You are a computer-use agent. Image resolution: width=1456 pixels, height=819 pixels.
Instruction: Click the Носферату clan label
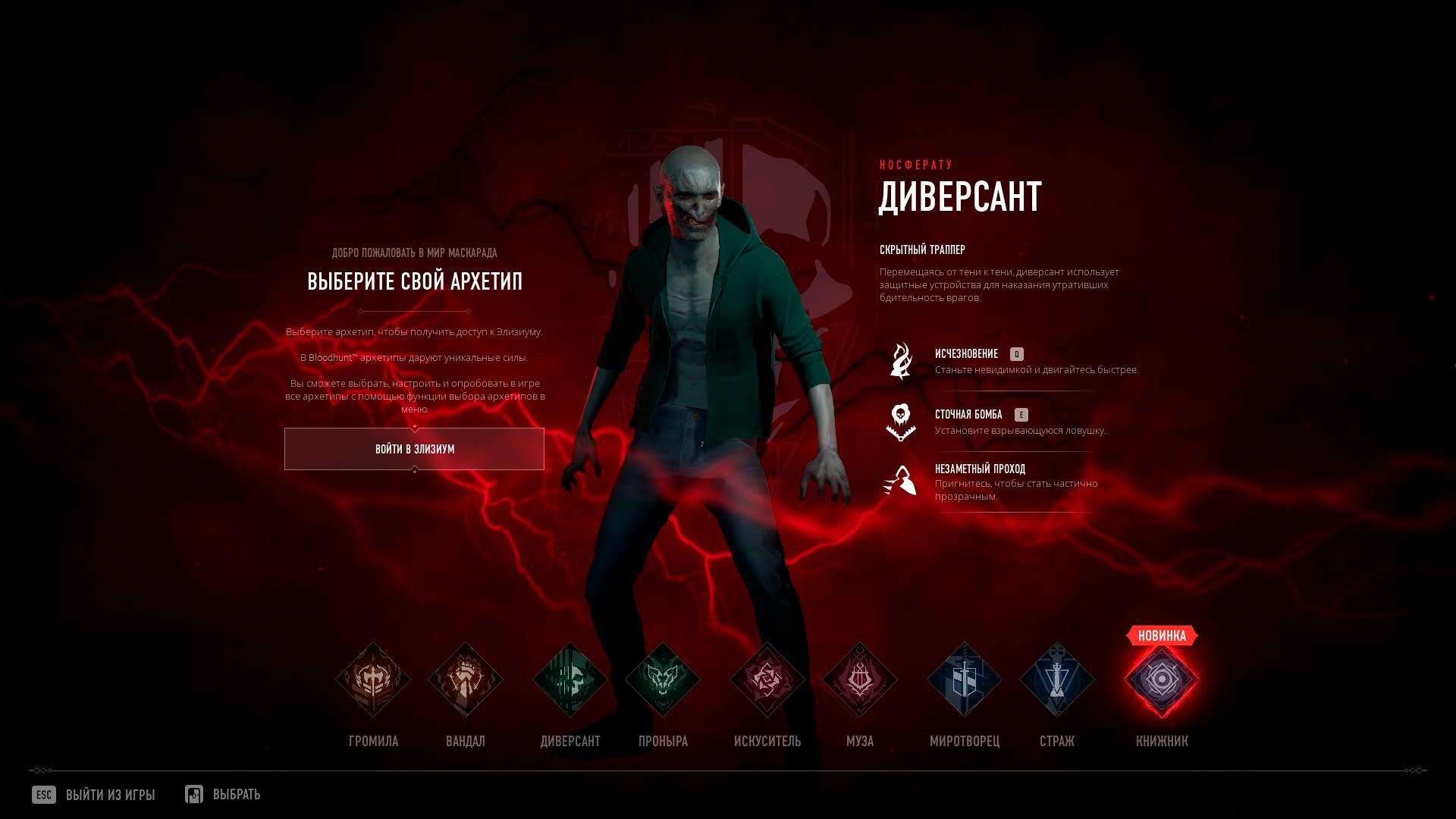point(918,165)
